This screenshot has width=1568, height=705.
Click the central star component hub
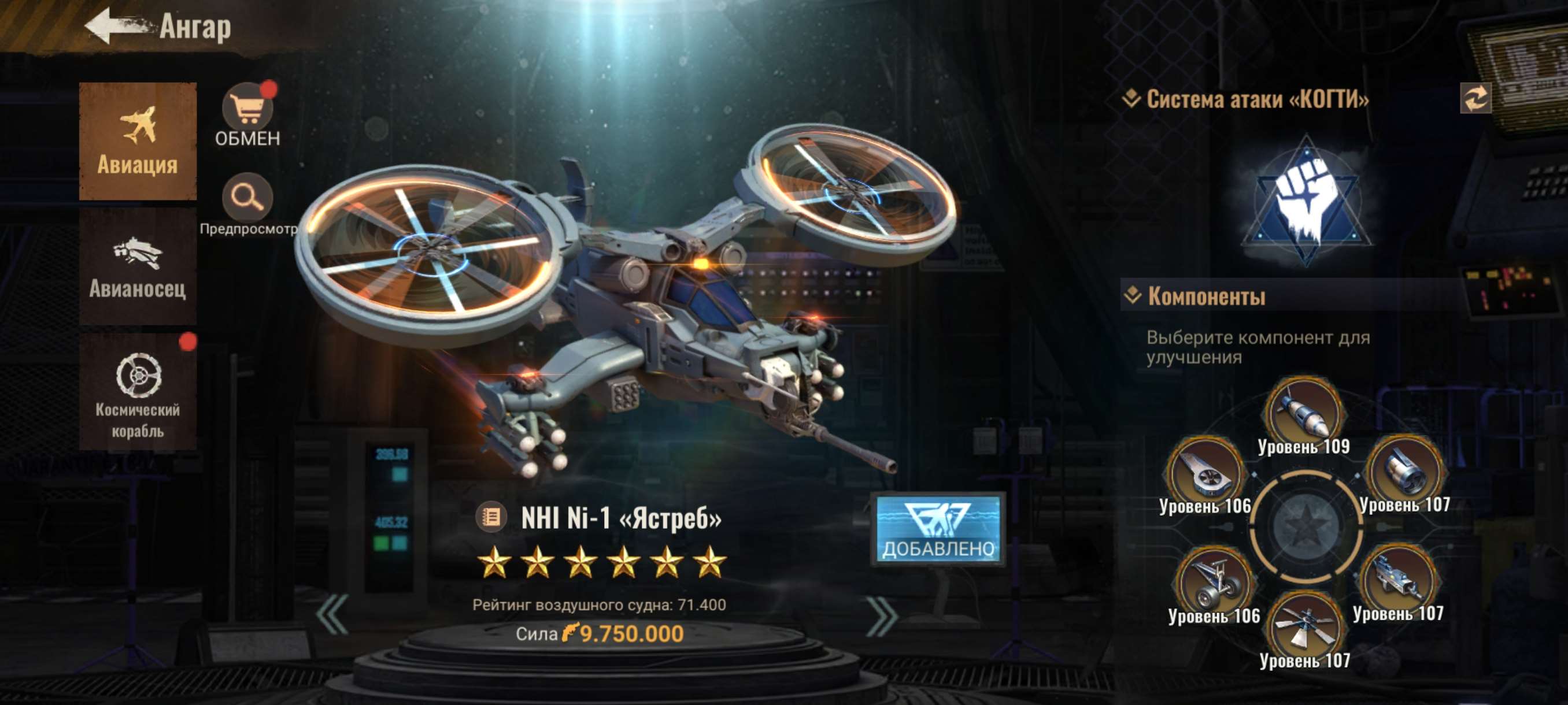[1304, 527]
